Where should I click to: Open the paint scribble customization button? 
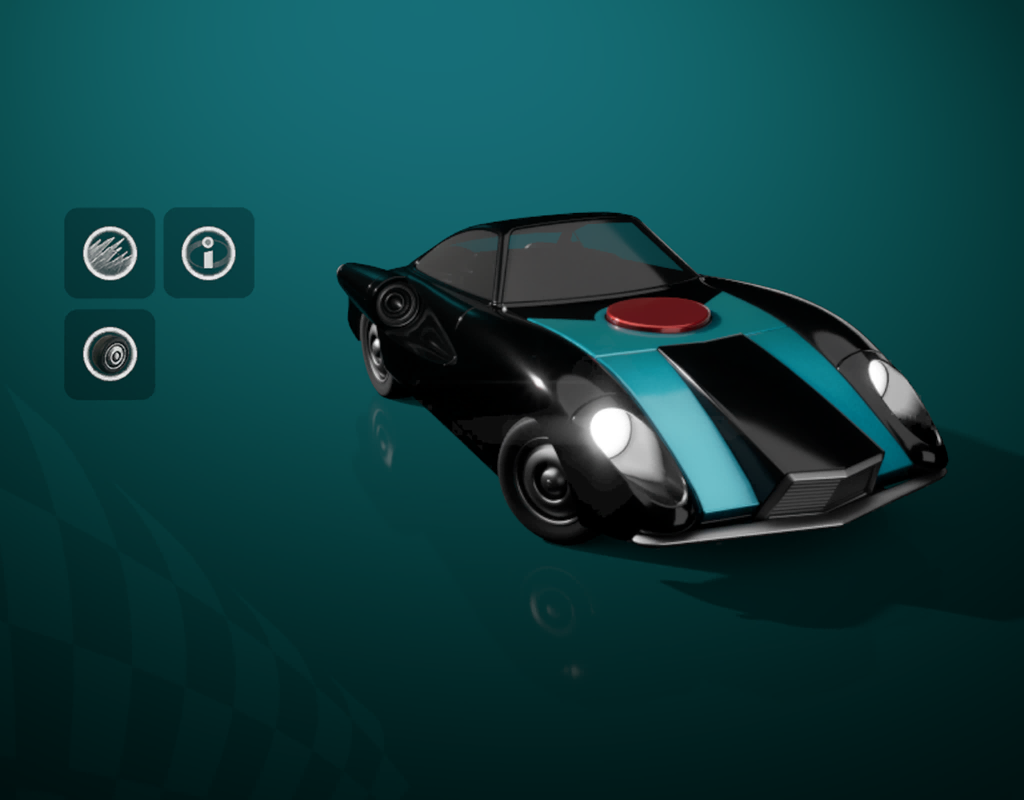[110, 253]
